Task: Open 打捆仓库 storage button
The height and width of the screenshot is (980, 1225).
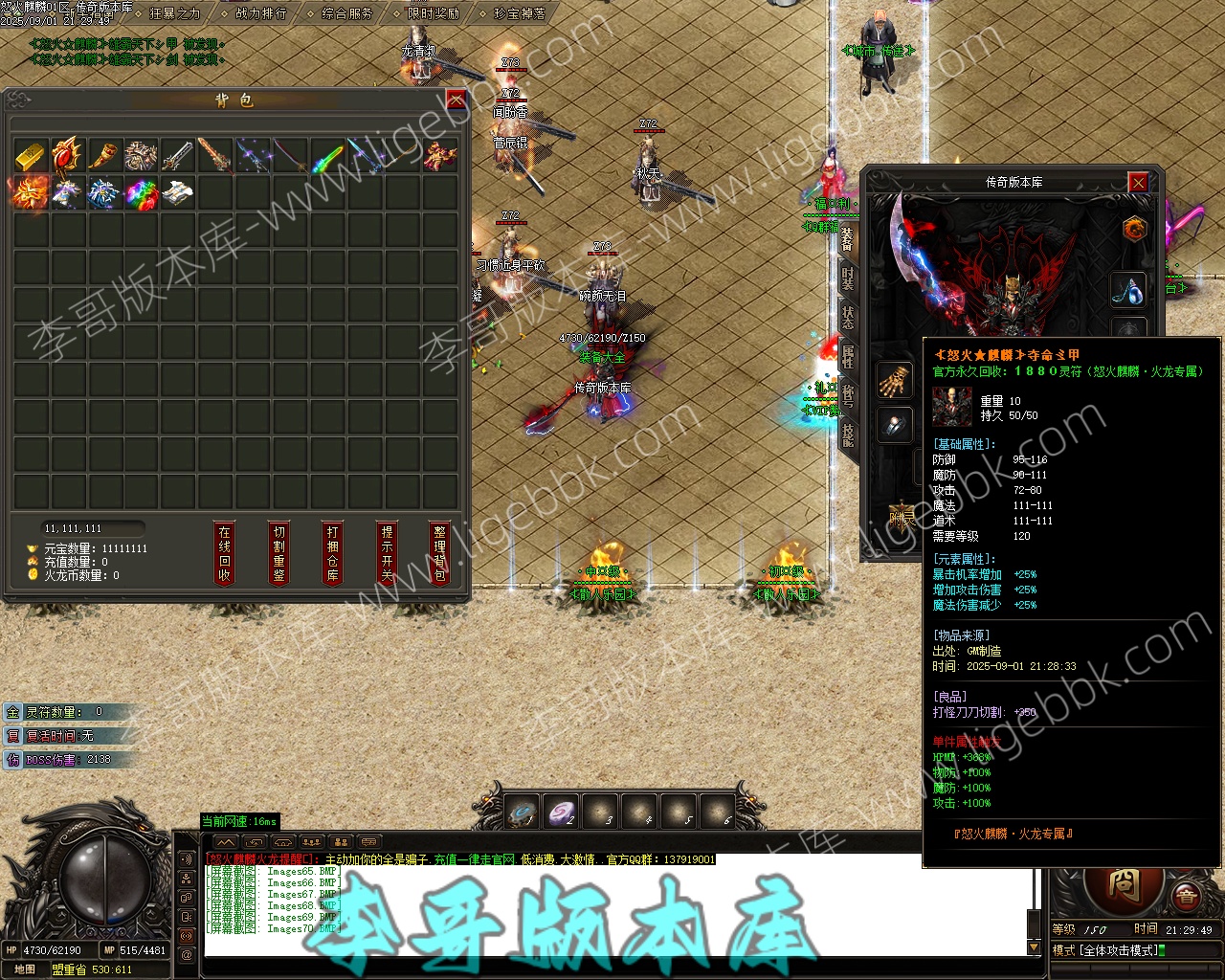Action: click(x=332, y=553)
